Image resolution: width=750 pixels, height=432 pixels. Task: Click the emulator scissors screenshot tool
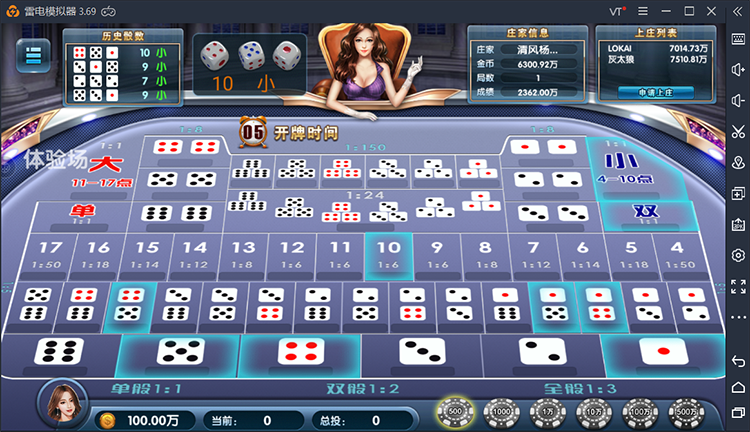pos(738,131)
